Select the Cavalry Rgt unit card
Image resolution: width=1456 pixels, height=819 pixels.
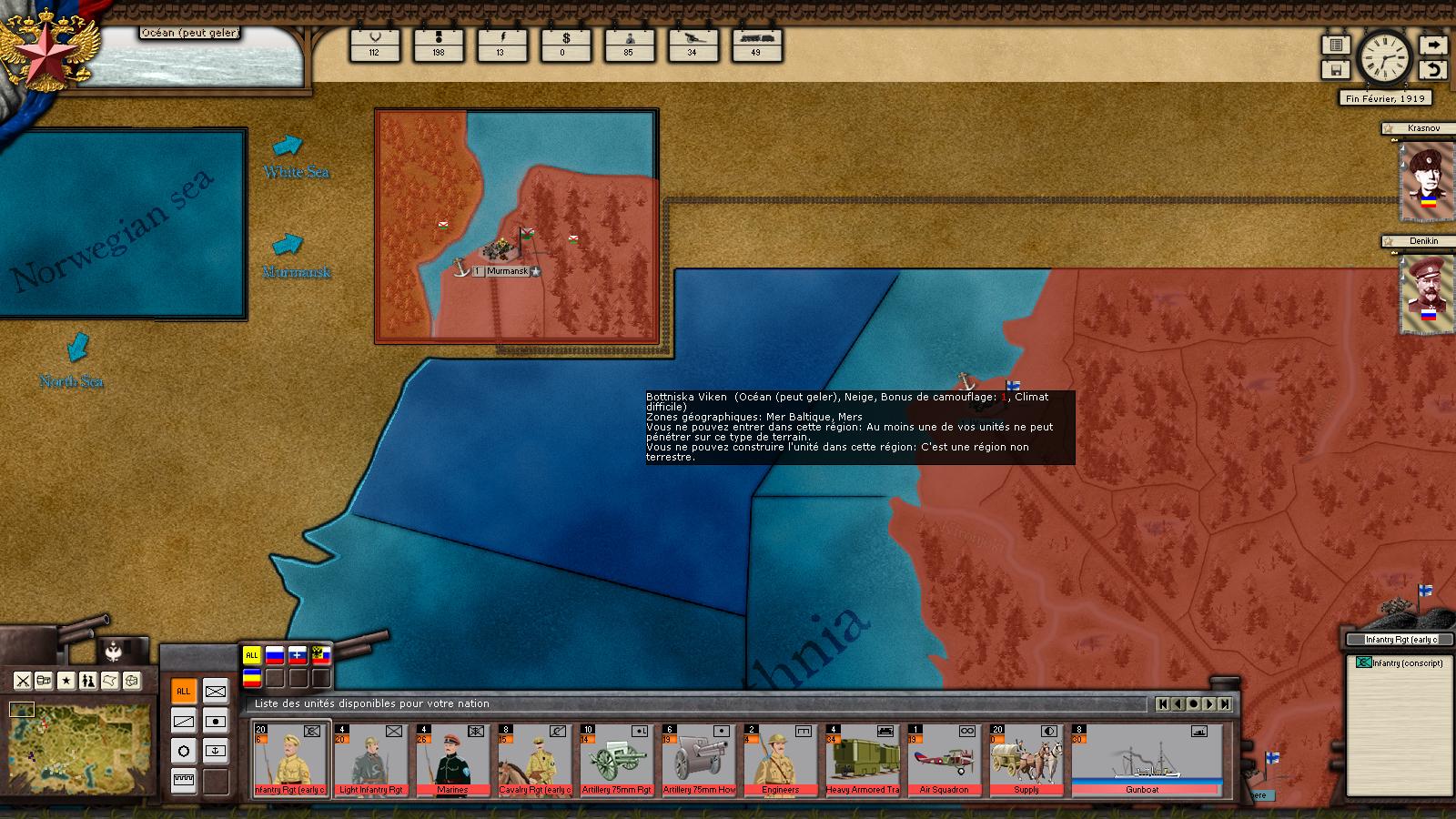coord(534,761)
